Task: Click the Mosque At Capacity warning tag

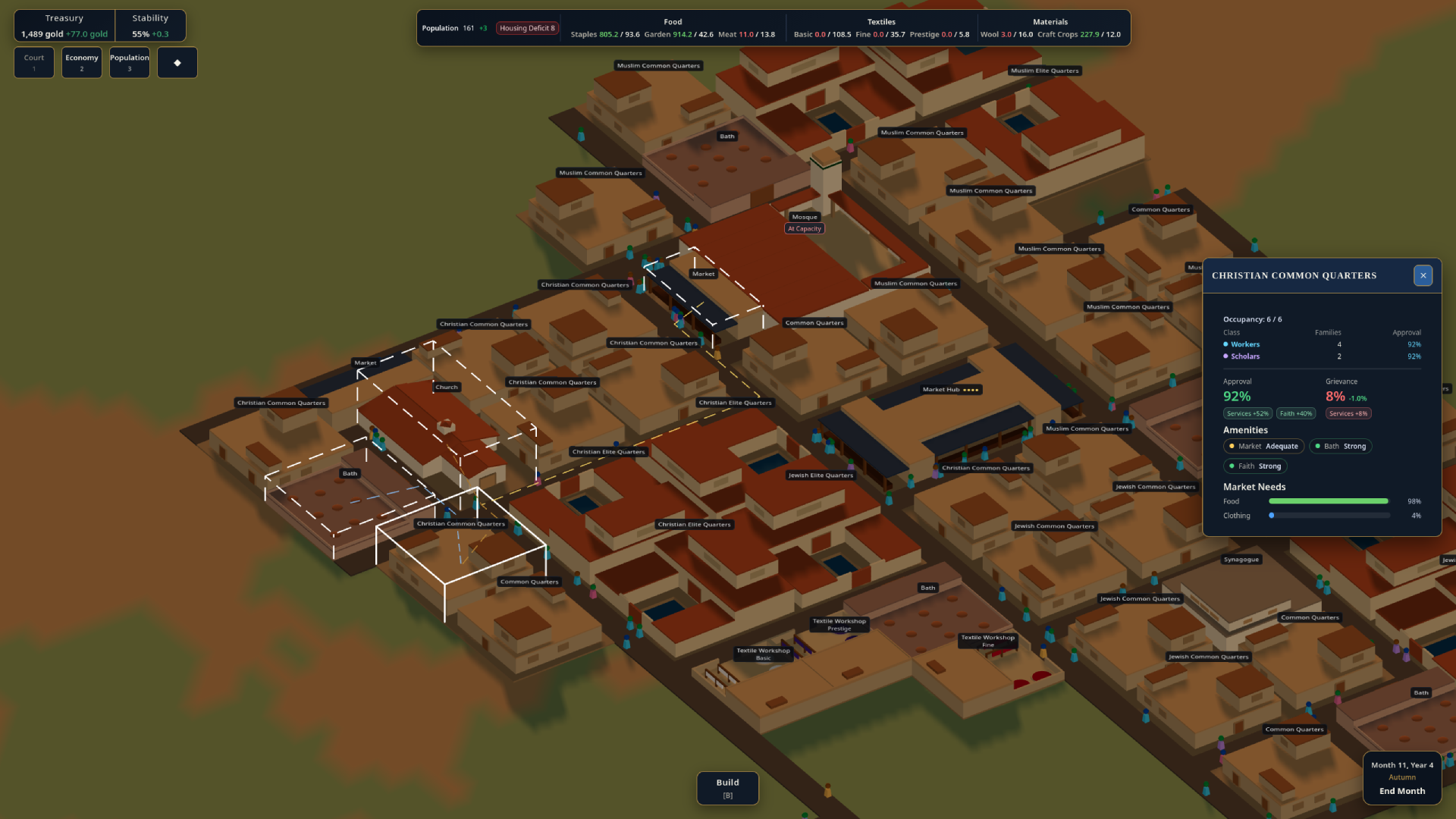Action: 805,228
